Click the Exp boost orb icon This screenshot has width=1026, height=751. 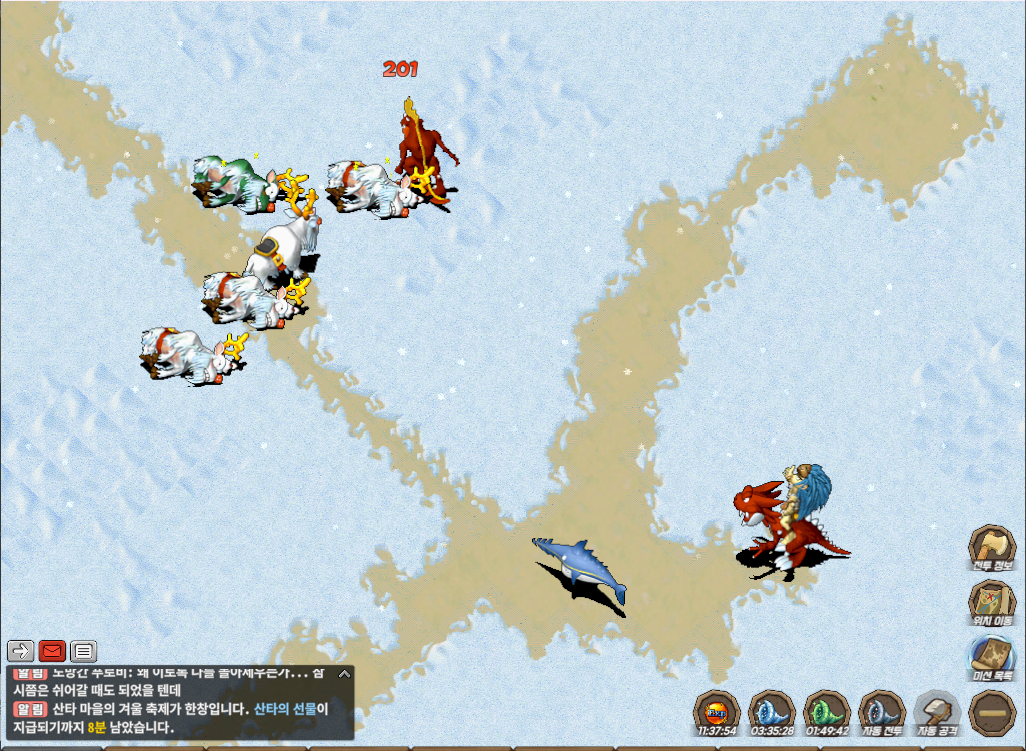coord(716,711)
